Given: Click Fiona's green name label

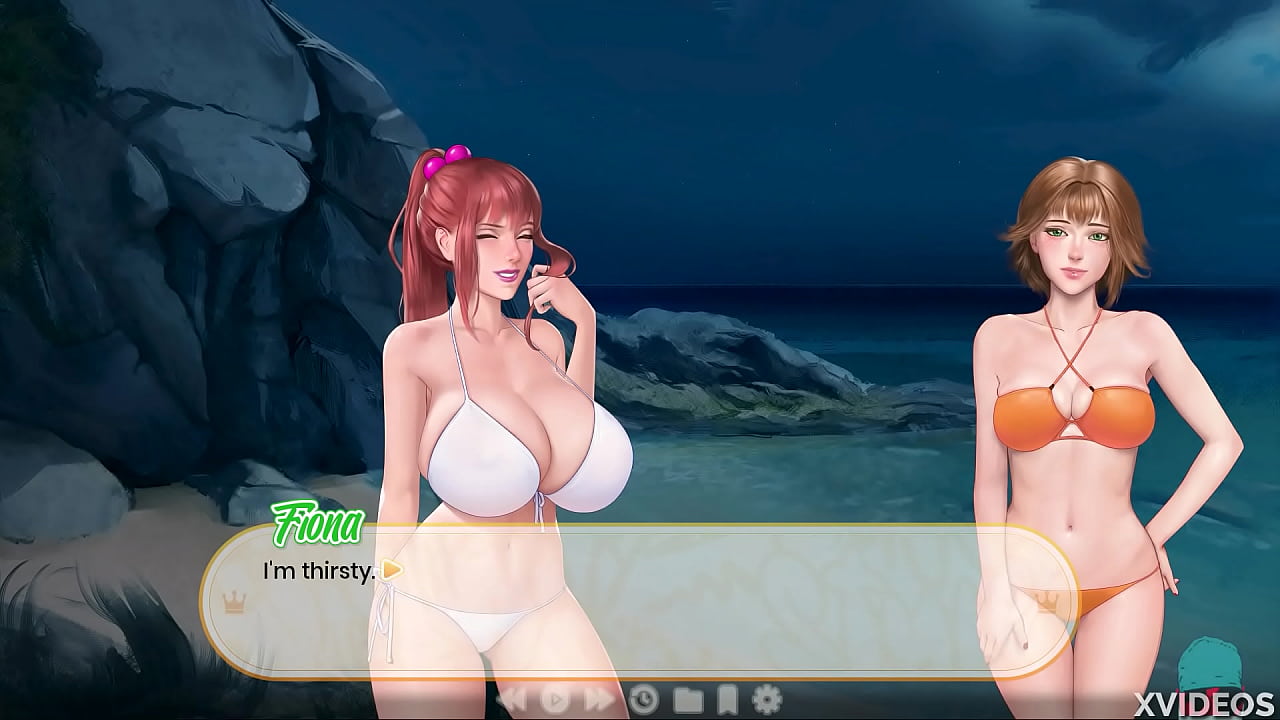Looking at the screenshot, I should pos(318,522).
